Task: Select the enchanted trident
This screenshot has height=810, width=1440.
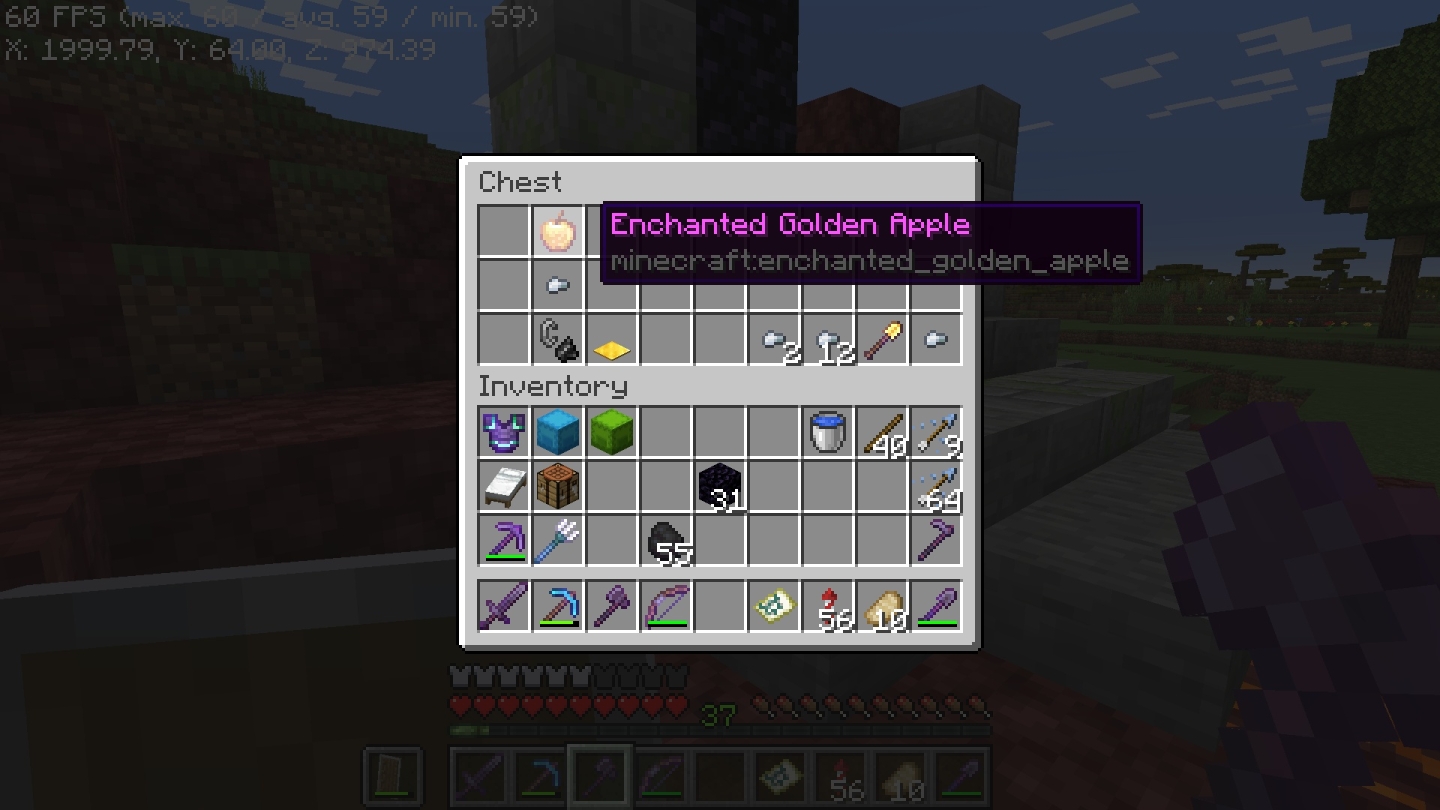Action: point(557,540)
